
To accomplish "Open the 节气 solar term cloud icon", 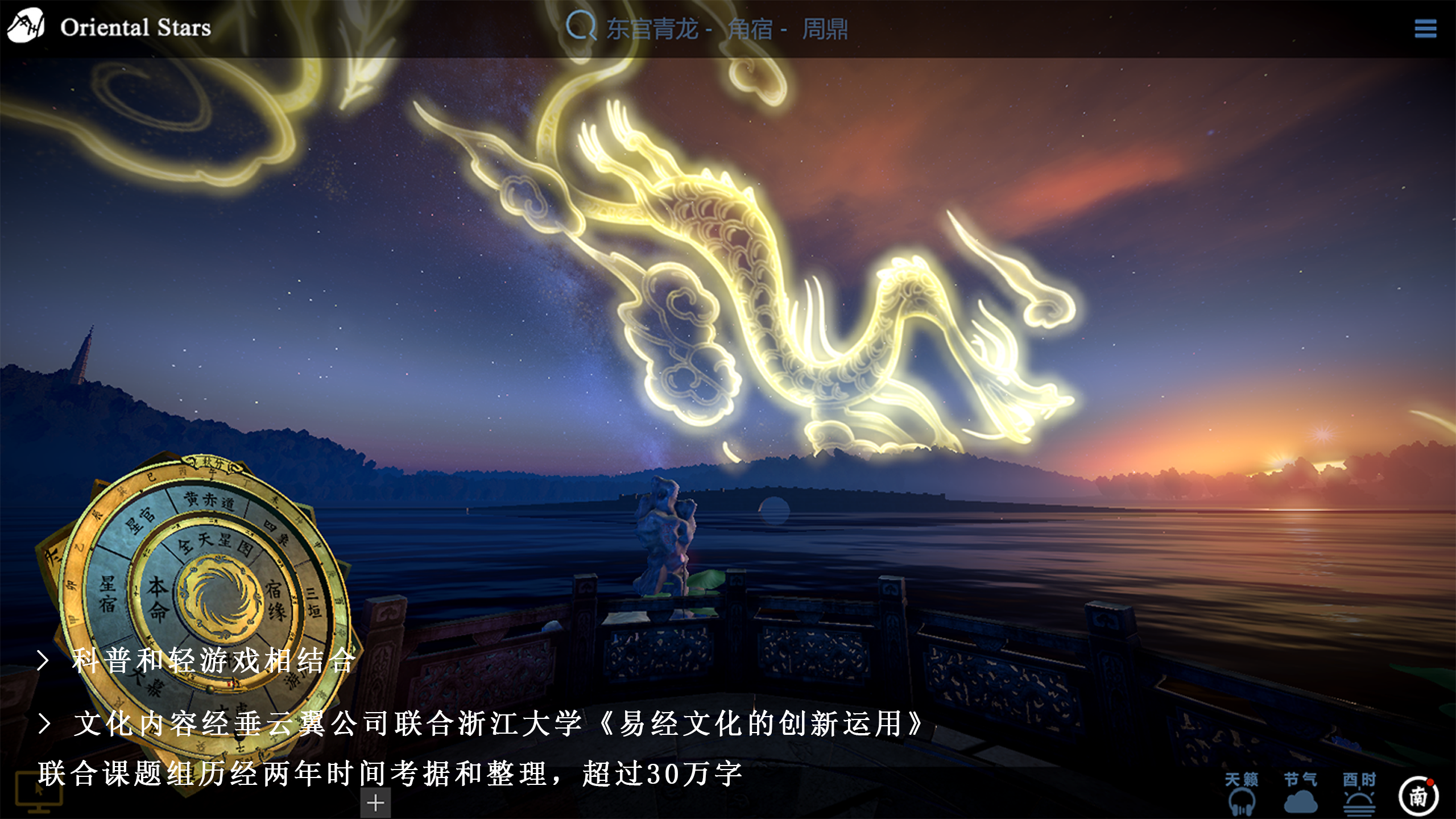I will click(1300, 793).
